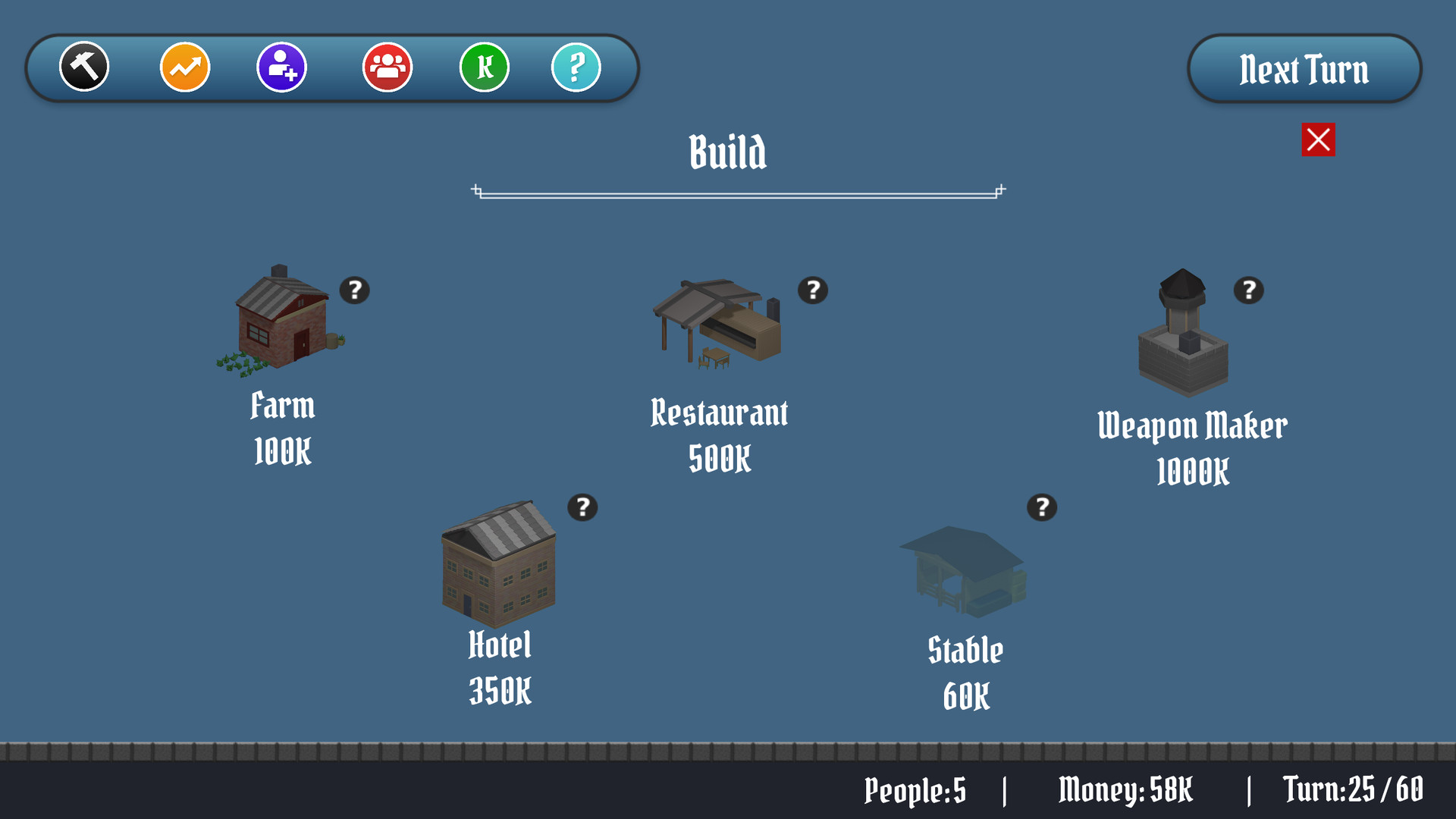Viewport: 1456px width, 819px height.
Task: Click the question badge above the Farm
Action: pyautogui.click(x=356, y=290)
